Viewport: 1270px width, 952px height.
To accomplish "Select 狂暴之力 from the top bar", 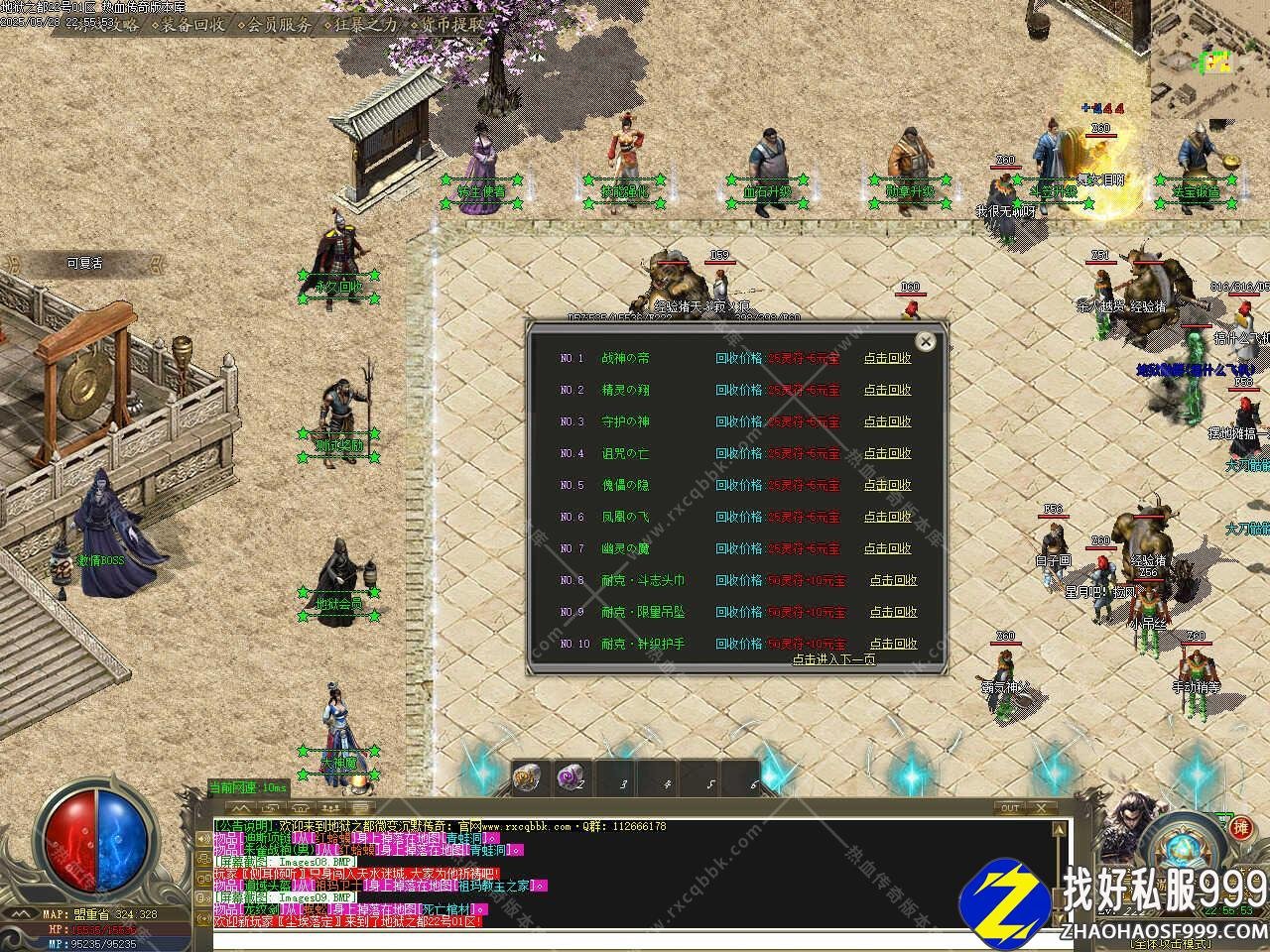I will (365, 25).
